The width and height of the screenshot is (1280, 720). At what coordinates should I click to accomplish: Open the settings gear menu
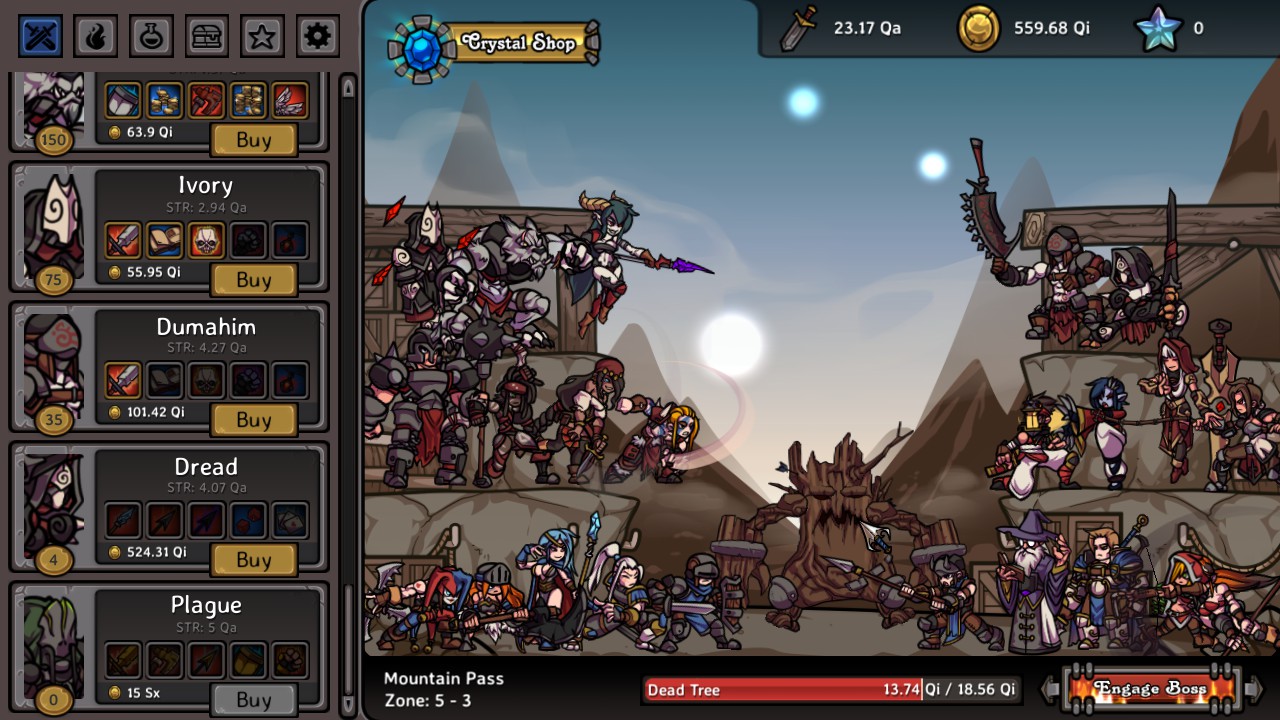317,35
